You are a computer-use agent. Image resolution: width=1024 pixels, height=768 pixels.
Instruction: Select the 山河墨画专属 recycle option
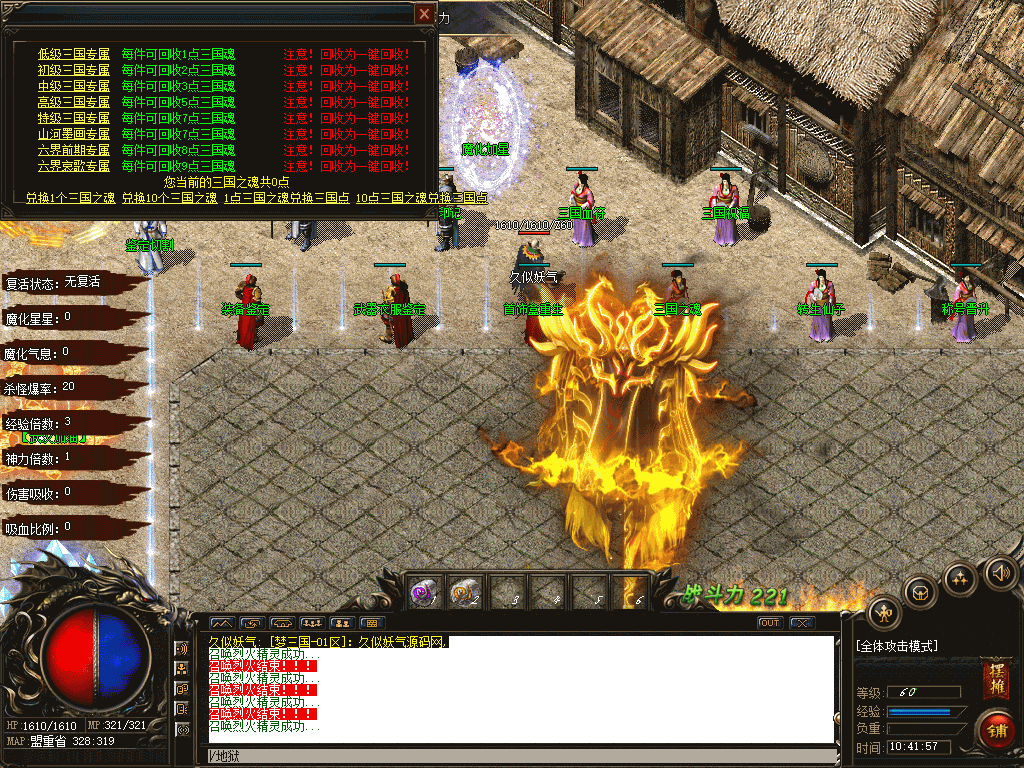[74, 134]
